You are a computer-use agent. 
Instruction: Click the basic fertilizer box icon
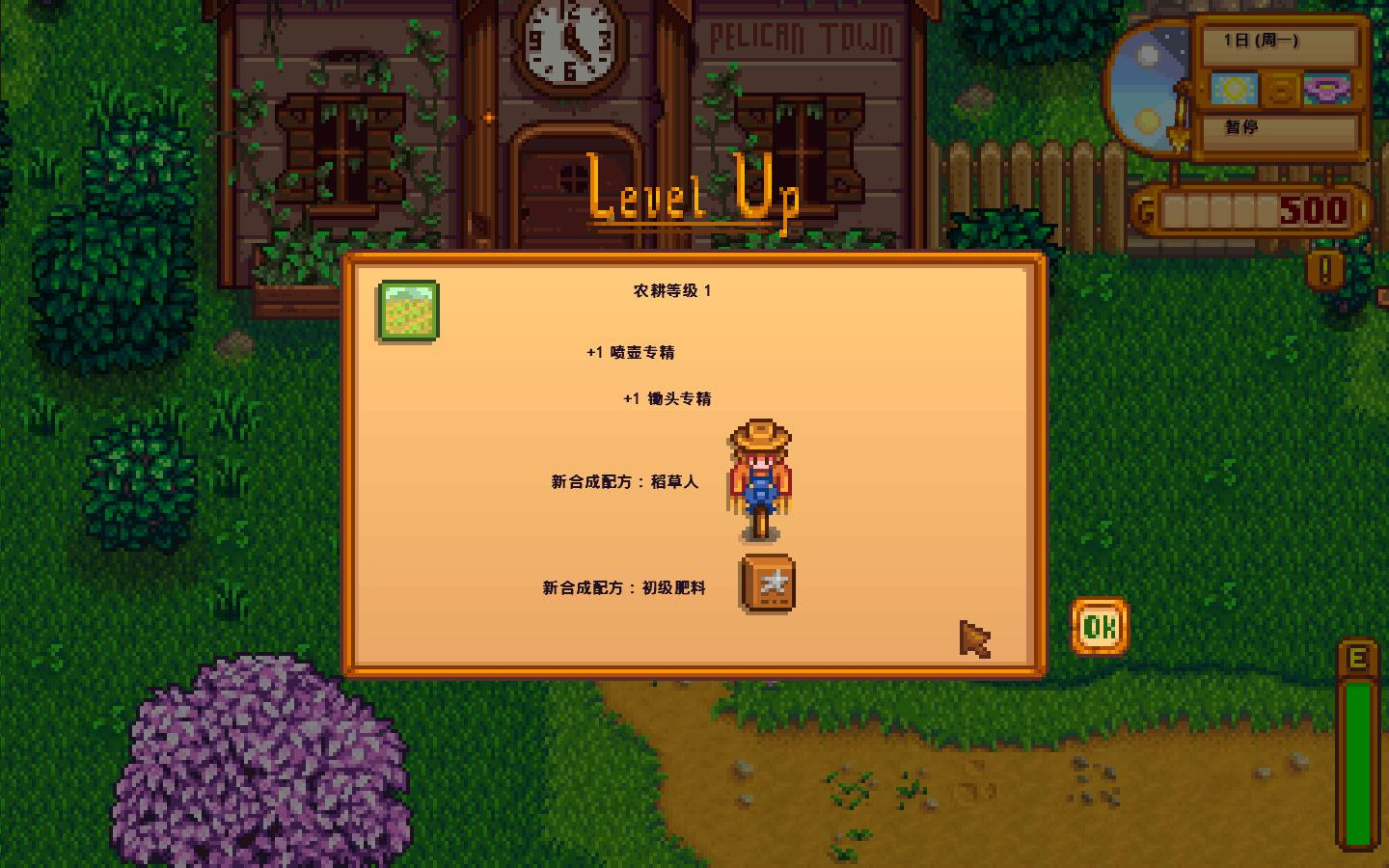[766, 584]
